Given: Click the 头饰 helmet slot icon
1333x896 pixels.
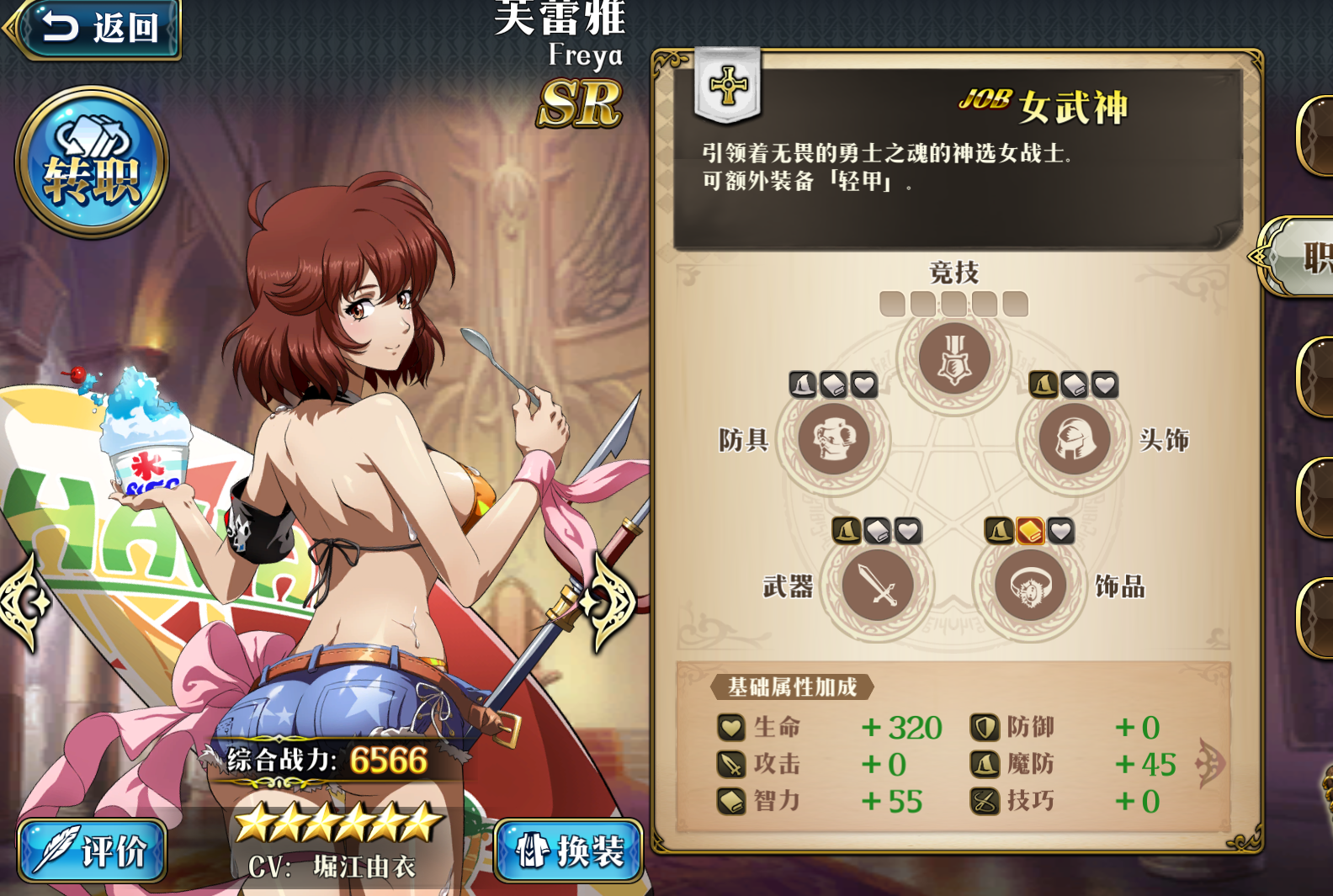Looking at the screenshot, I should click(1074, 440).
